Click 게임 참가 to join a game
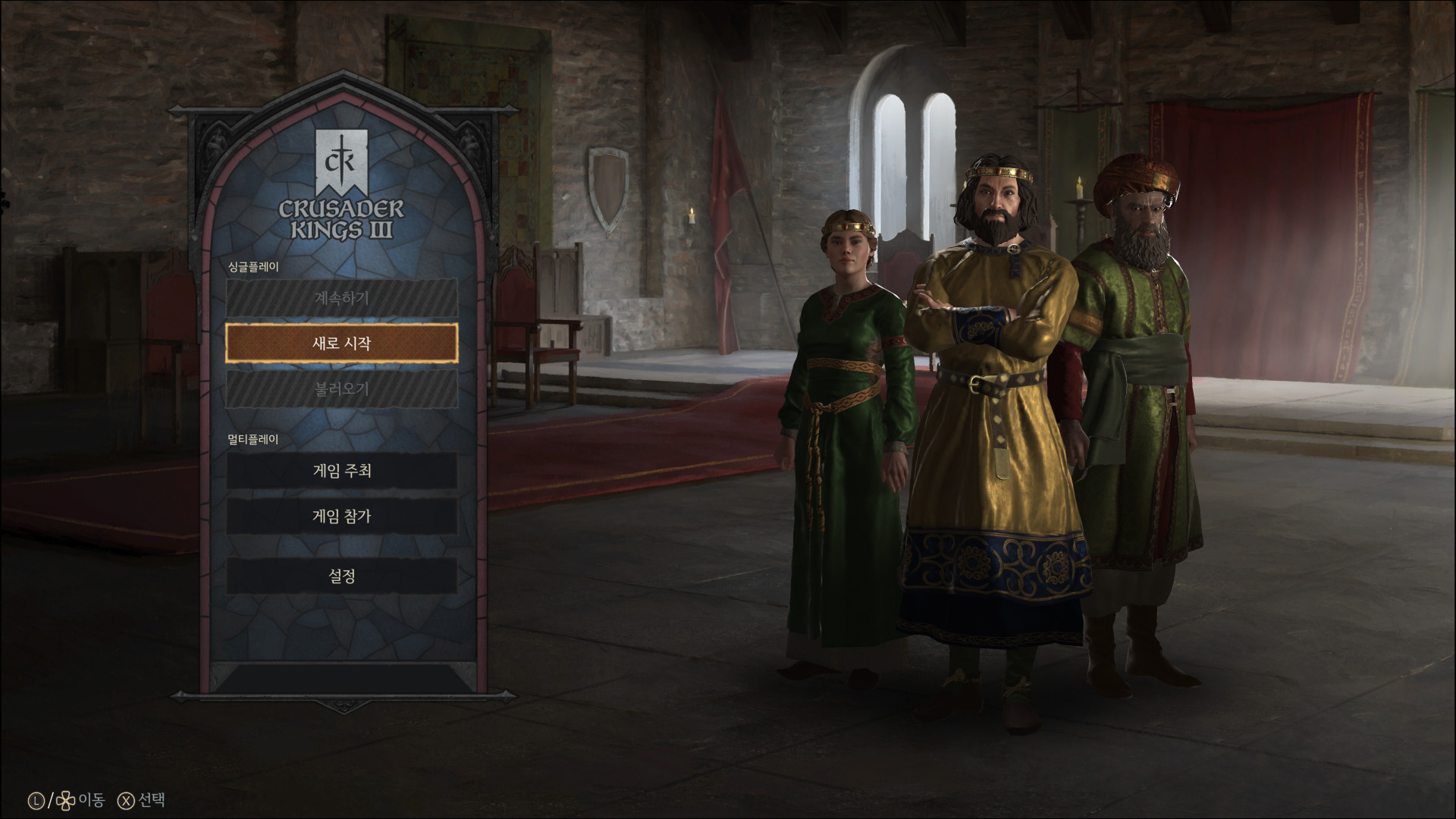 (341, 516)
